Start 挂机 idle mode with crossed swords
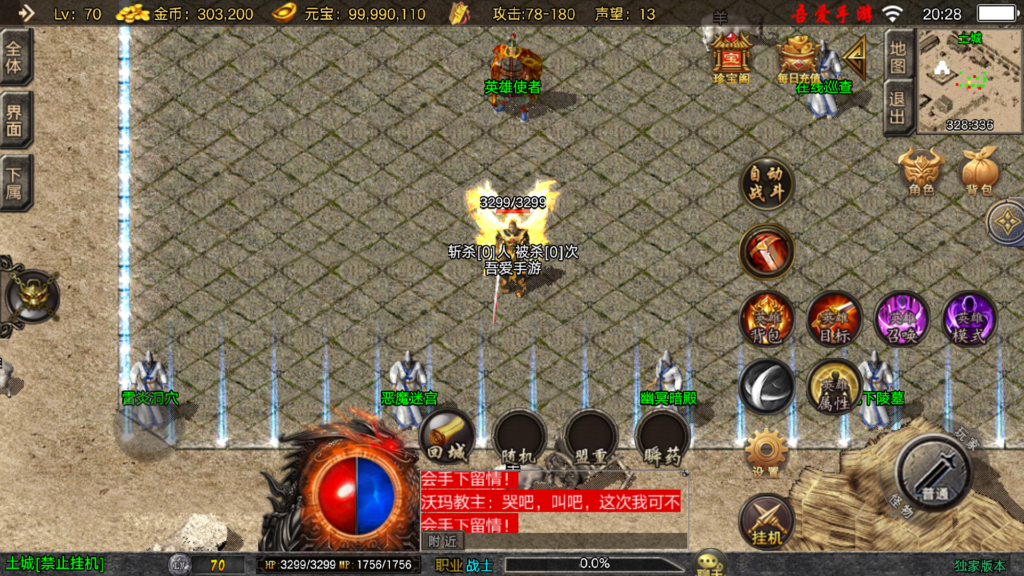 pyautogui.click(x=767, y=521)
